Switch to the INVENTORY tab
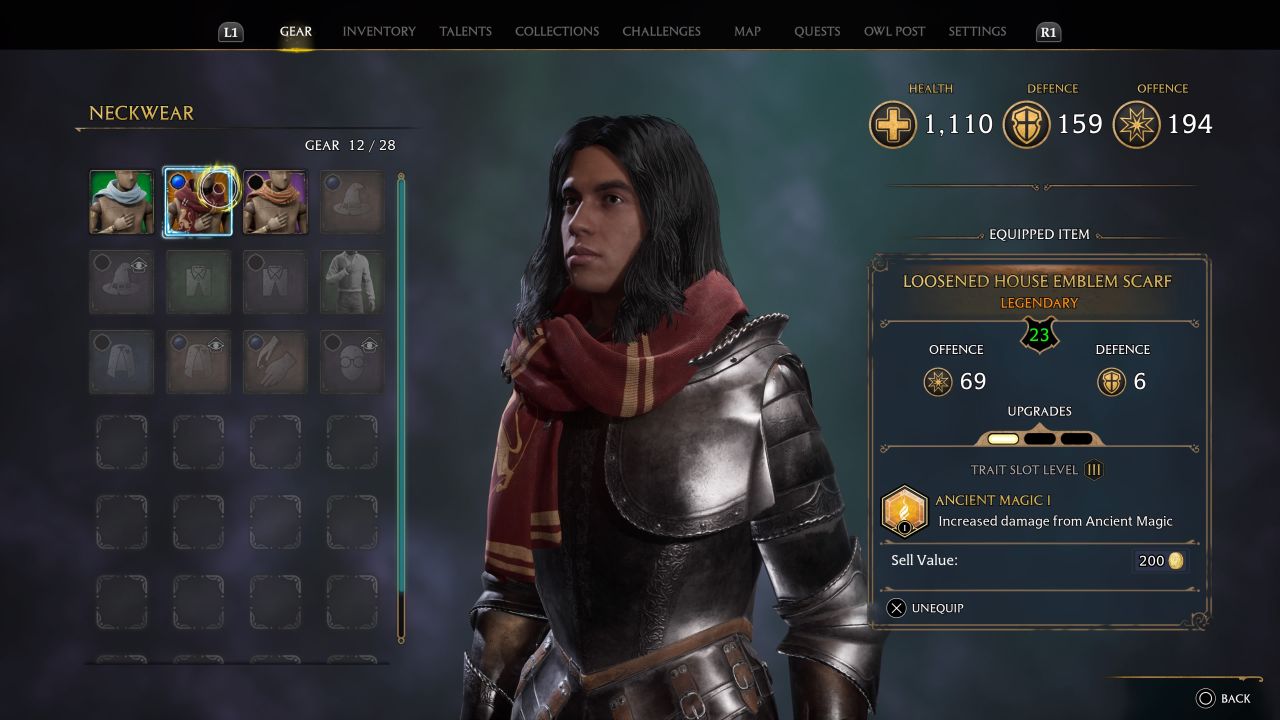The width and height of the screenshot is (1280, 720). (378, 31)
